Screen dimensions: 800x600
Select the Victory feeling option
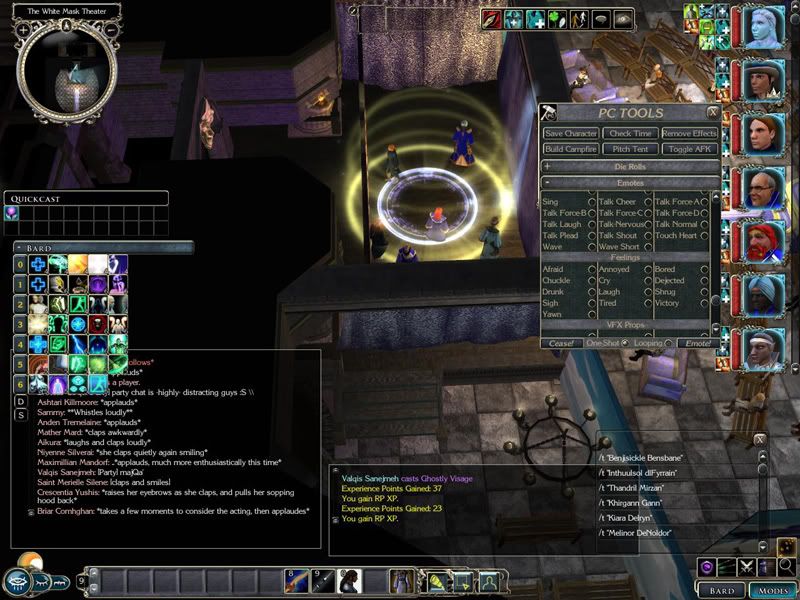705,302
